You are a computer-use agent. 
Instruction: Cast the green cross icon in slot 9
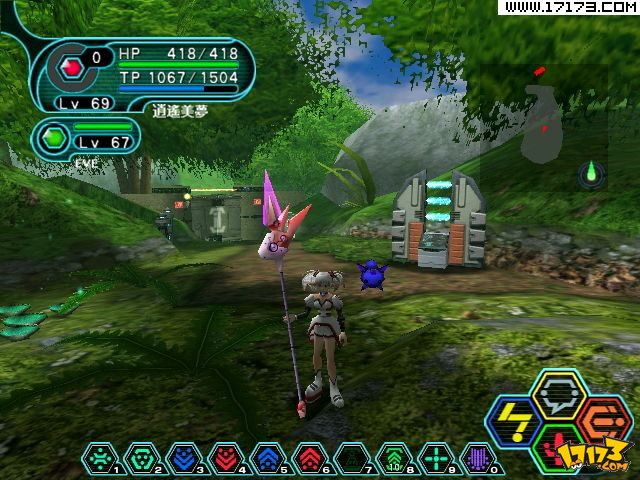pyautogui.click(x=436, y=459)
